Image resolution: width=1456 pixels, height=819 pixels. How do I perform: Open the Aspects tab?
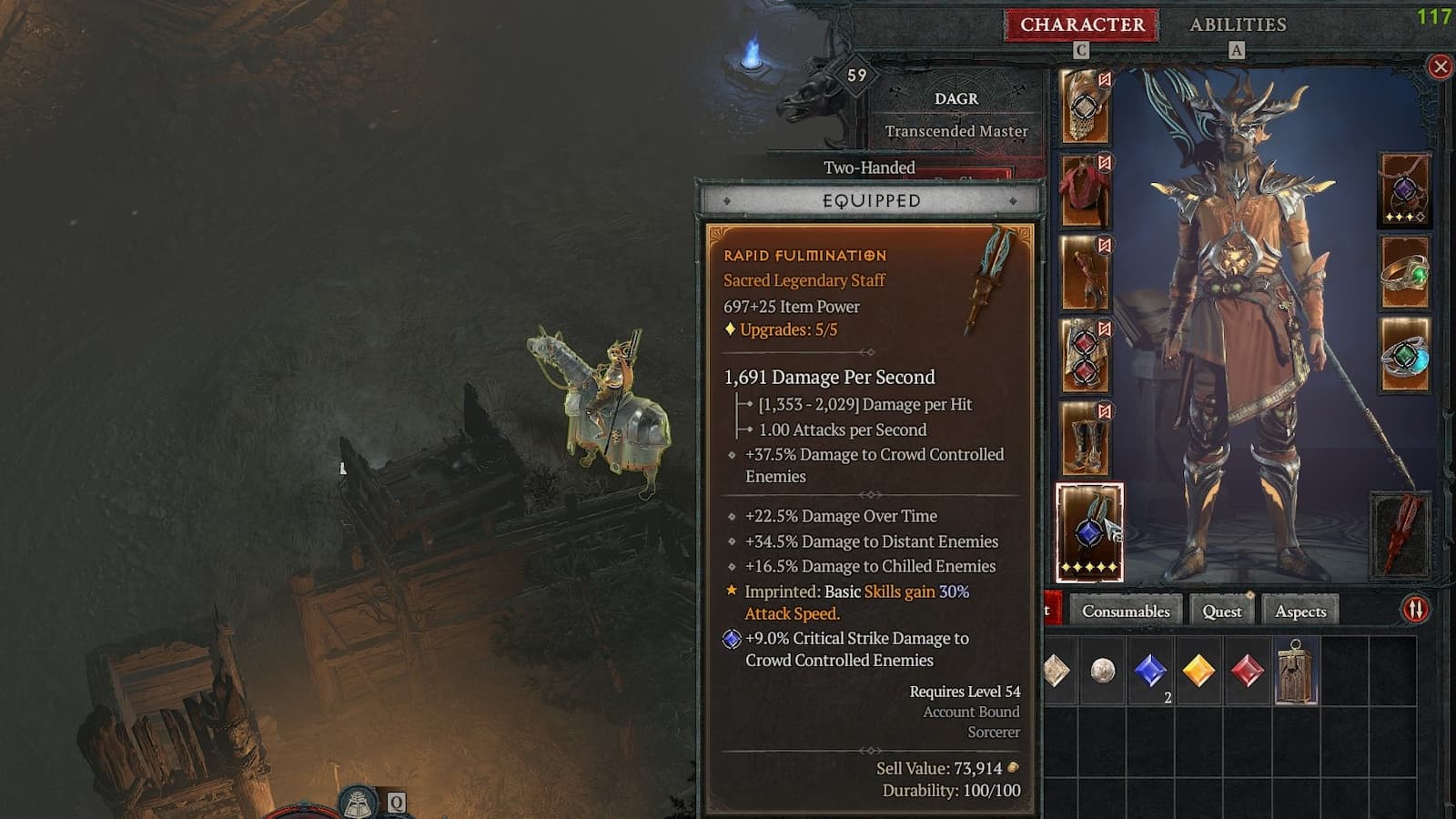[1300, 612]
